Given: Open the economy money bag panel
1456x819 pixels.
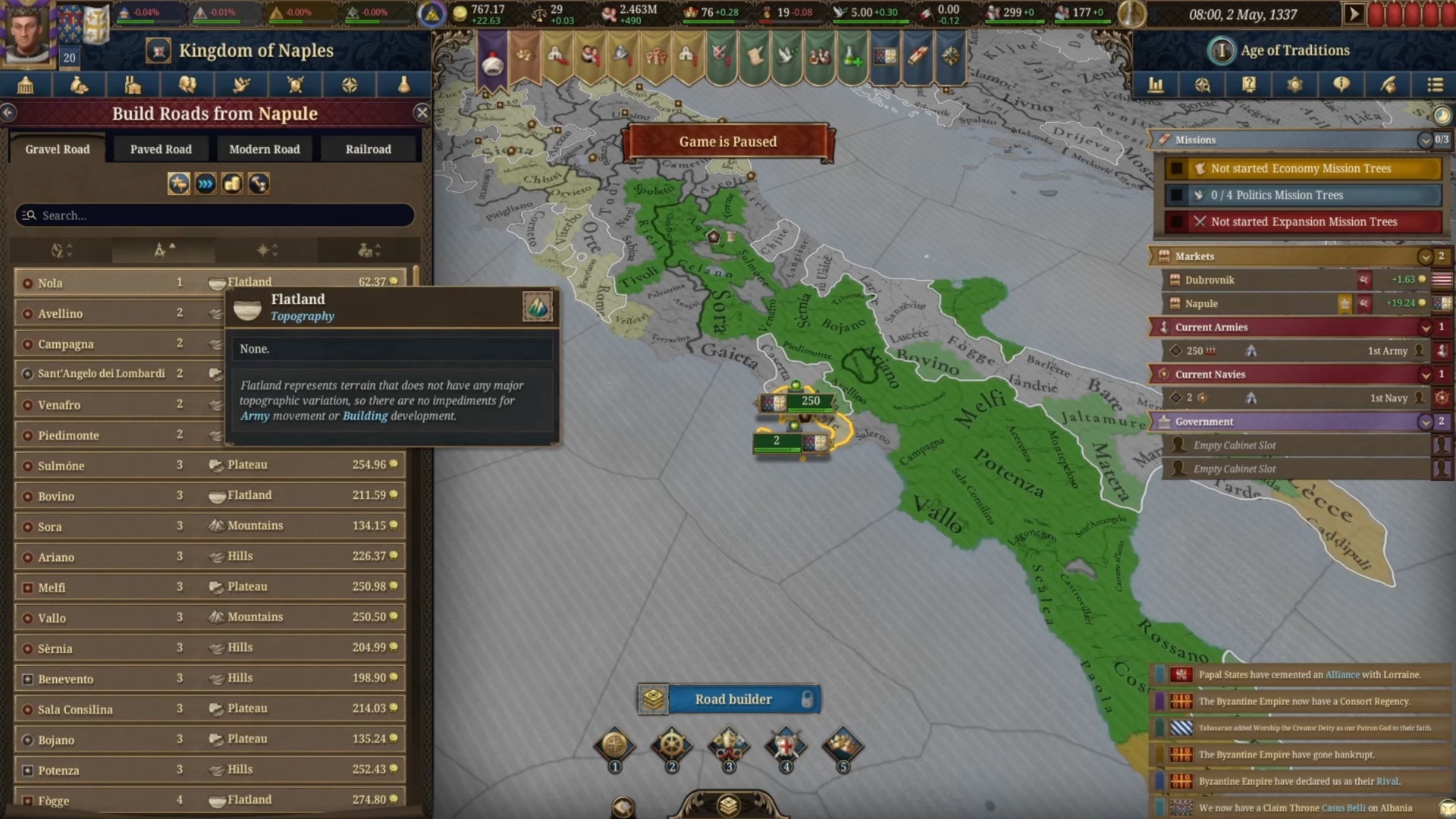Looking at the screenshot, I should 80,85.
